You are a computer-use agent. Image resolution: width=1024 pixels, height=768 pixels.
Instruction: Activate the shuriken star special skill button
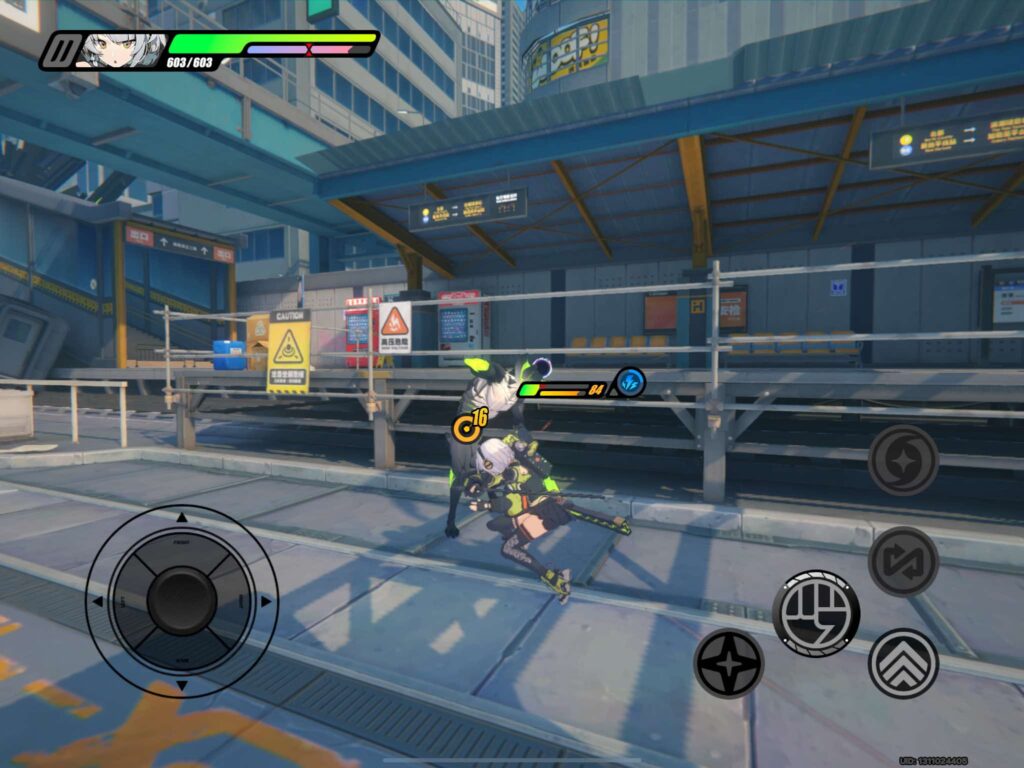point(728,663)
